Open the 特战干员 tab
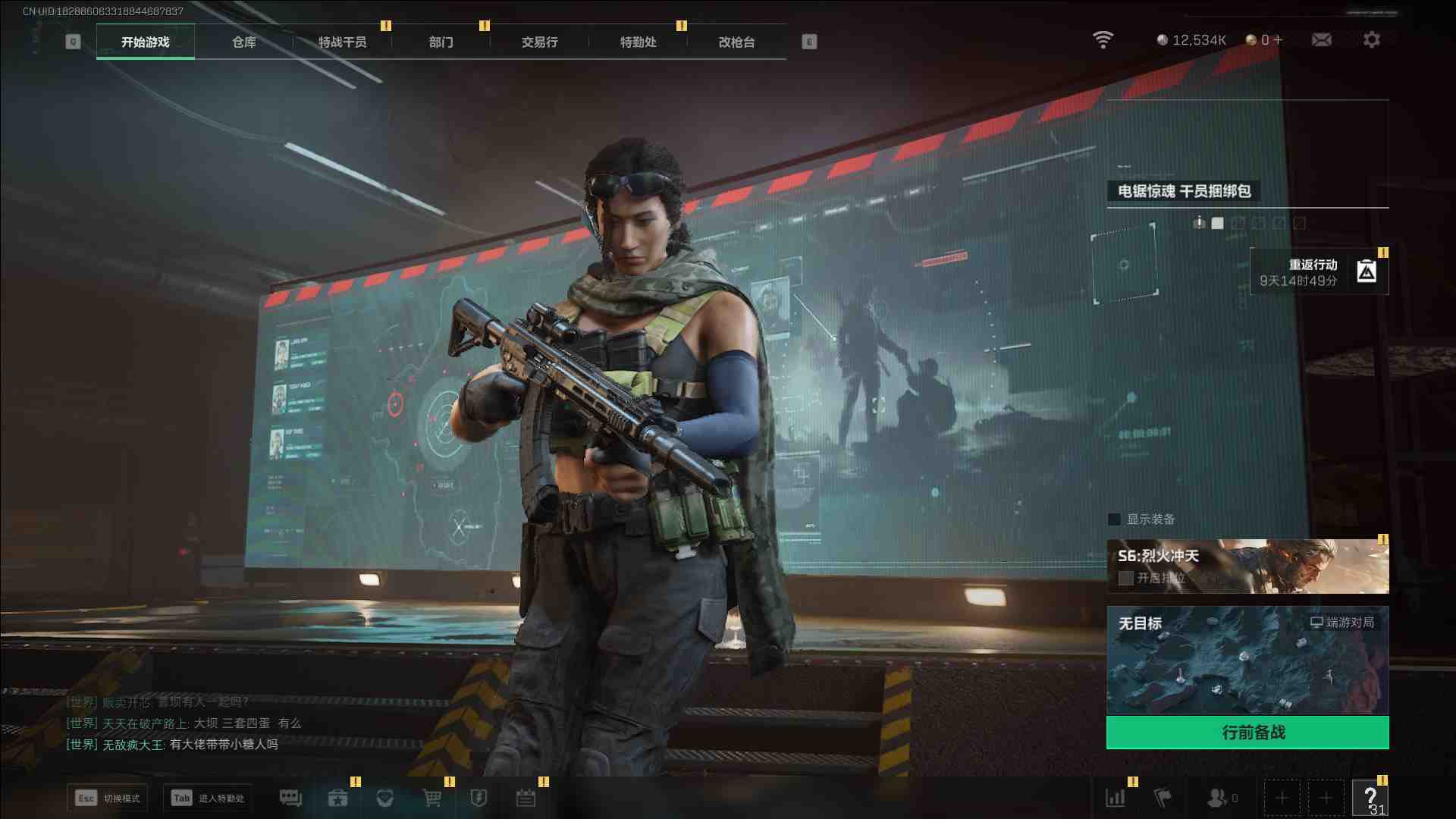The height and width of the screenshot is (819, 1456). (x=343, y=42)
